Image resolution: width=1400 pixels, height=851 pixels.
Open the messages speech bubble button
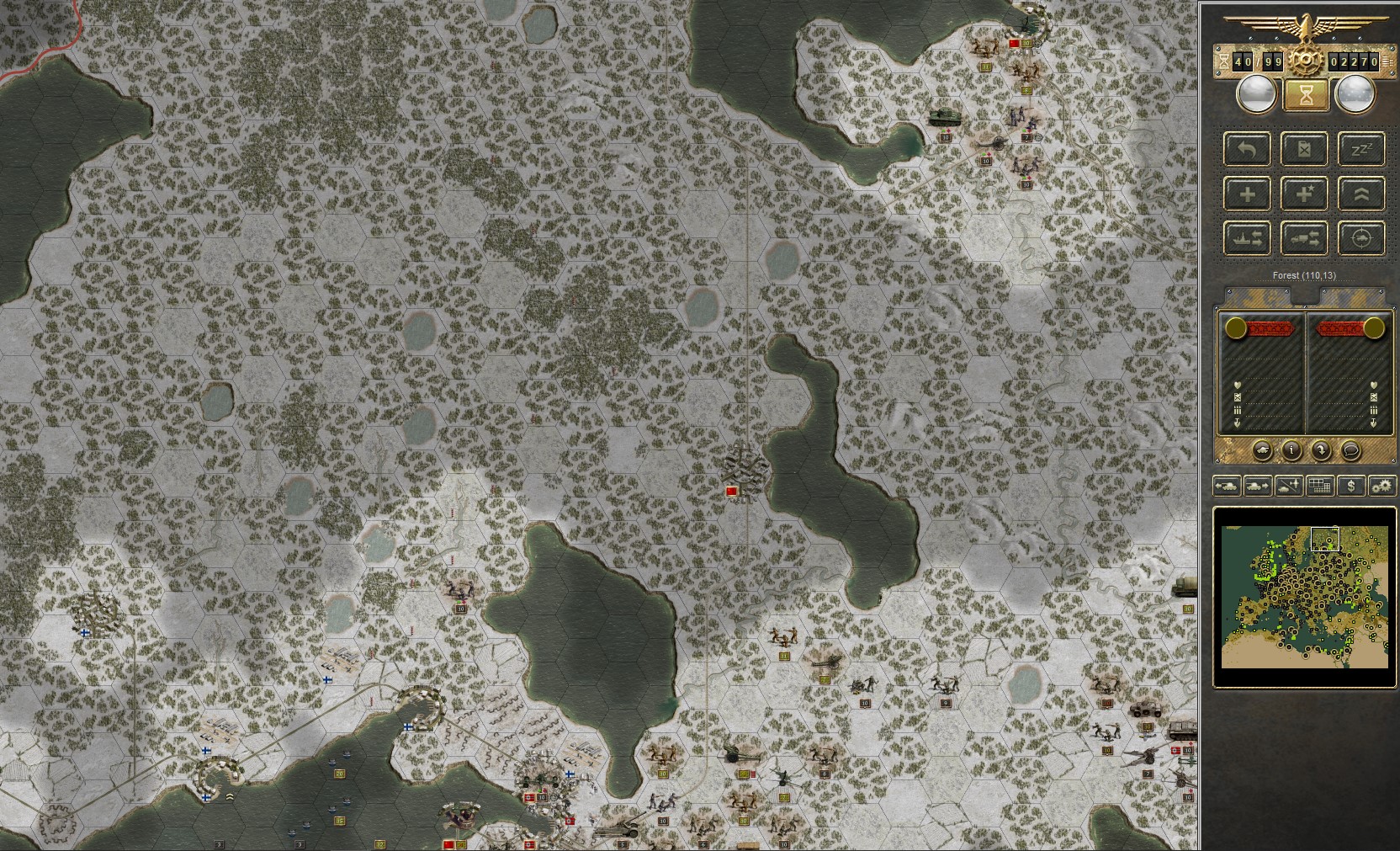(1350, 451)
